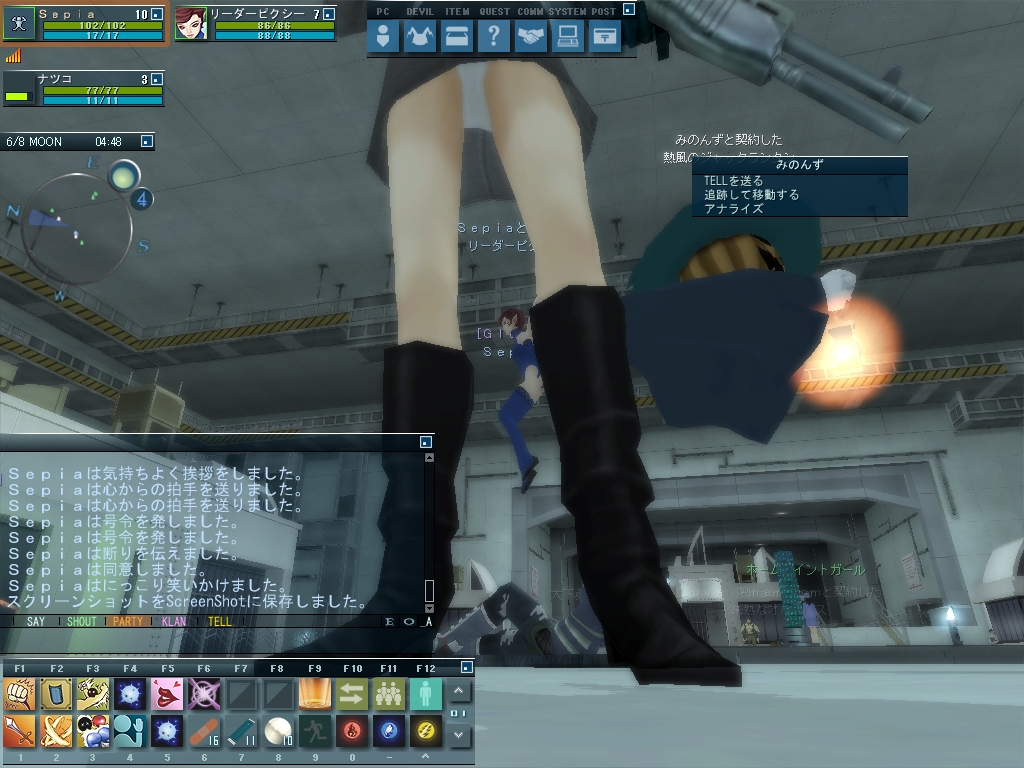Open the COMM handshake menu
The image size is (1024, 768).
coord(531,37)
